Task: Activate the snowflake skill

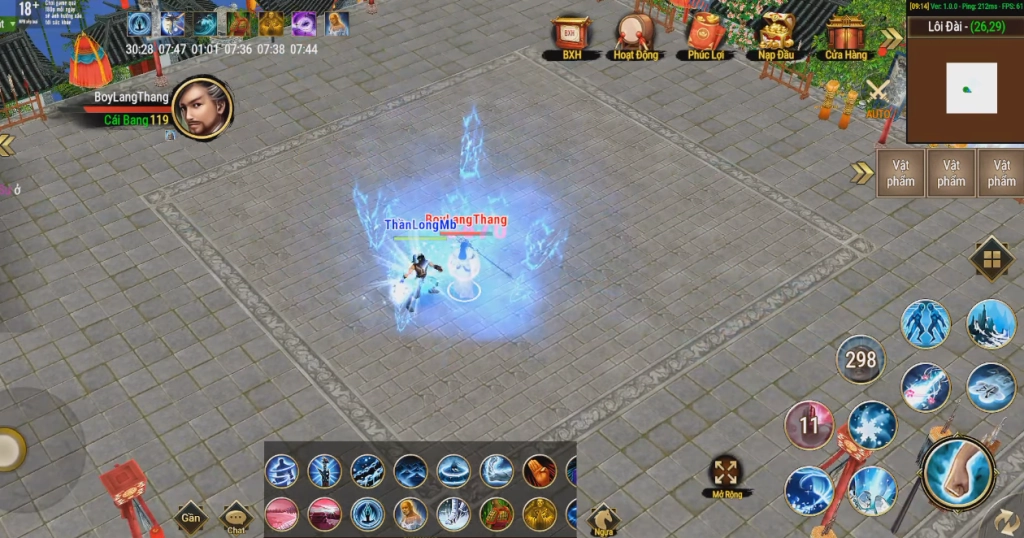Action: [x=872, y=425]
